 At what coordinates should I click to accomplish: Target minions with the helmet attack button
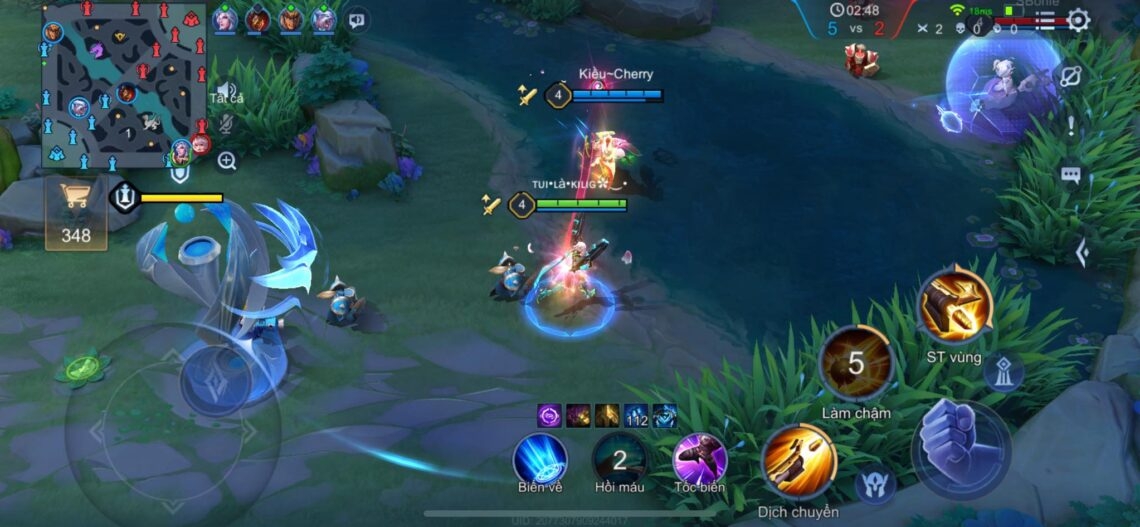click(873, 485)
